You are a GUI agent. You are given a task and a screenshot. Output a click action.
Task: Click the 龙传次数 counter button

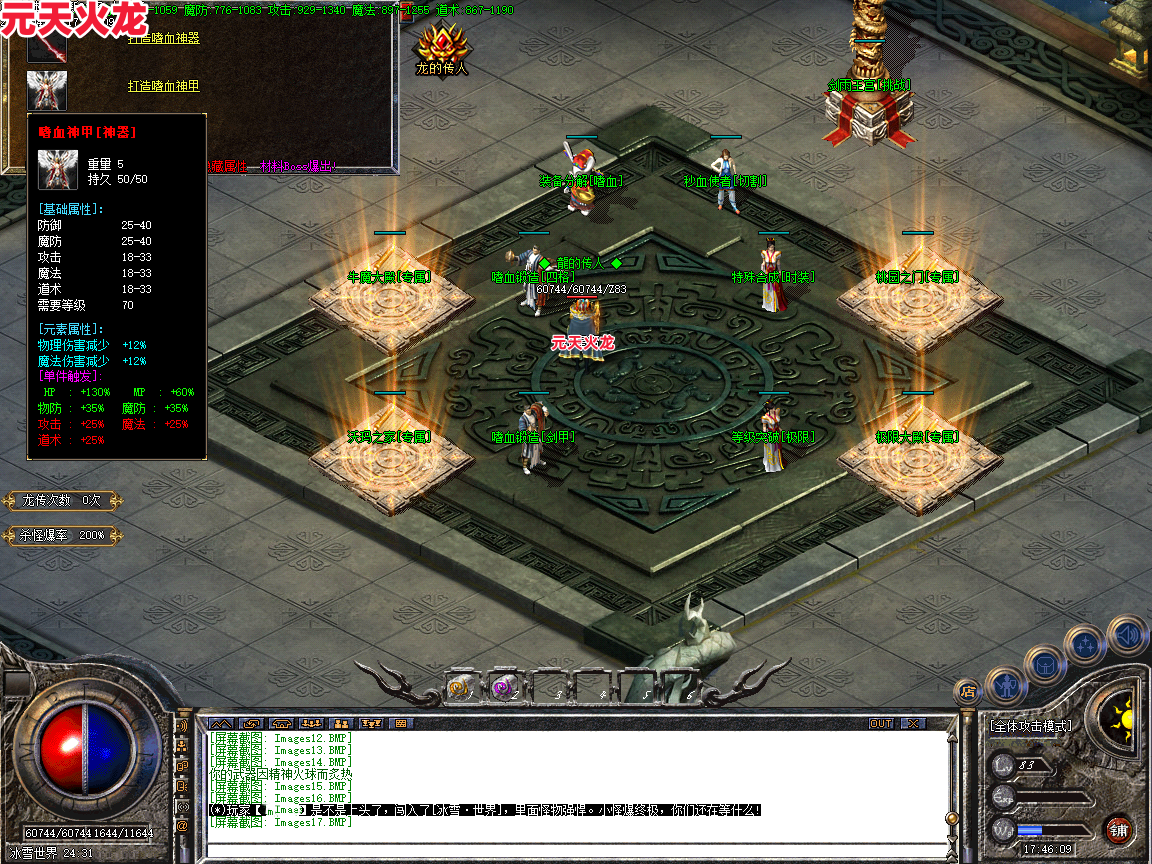63,500
